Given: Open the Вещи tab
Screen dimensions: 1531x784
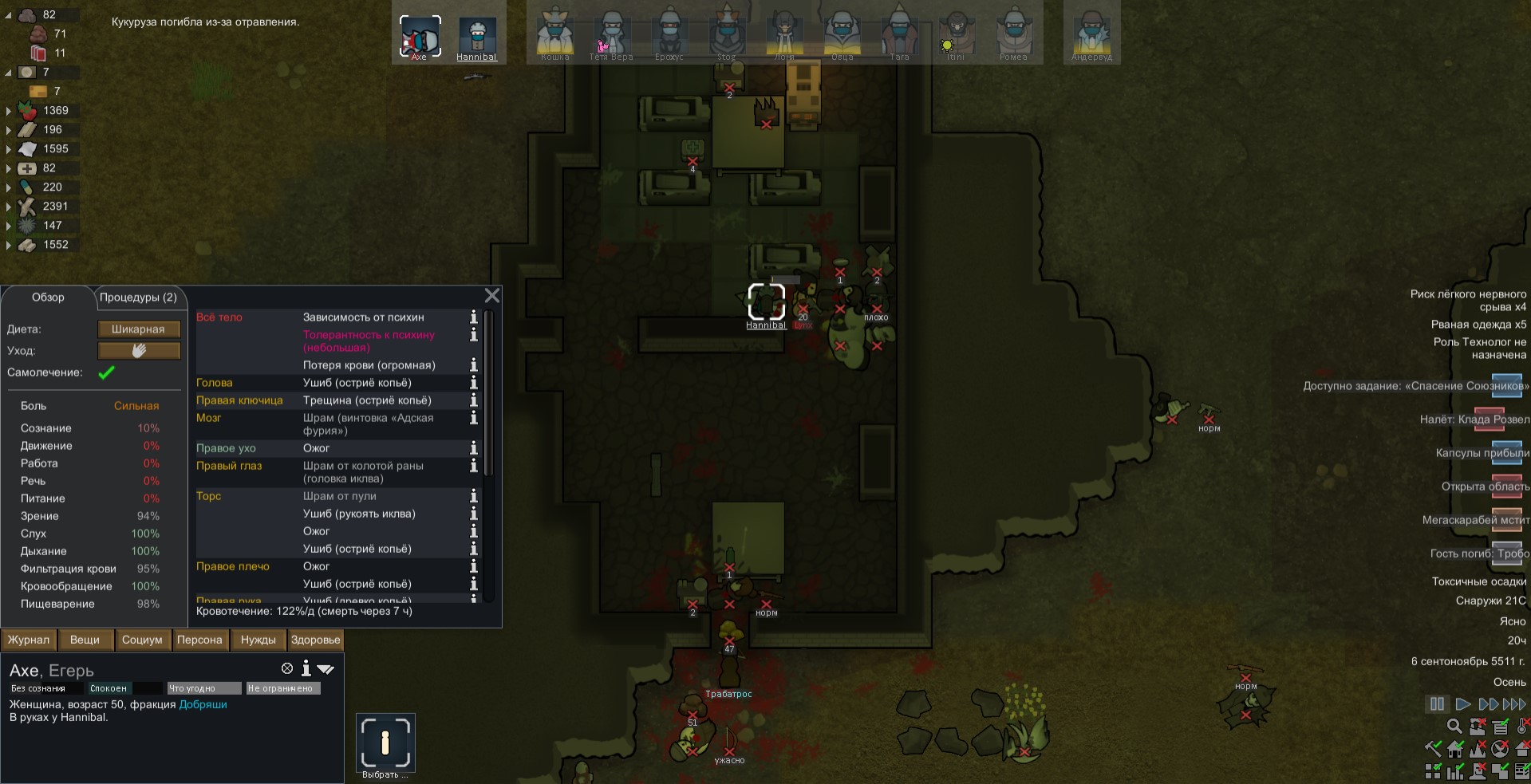Looking at the screenshot, I should pyautogui.click(x=85, y=640).
